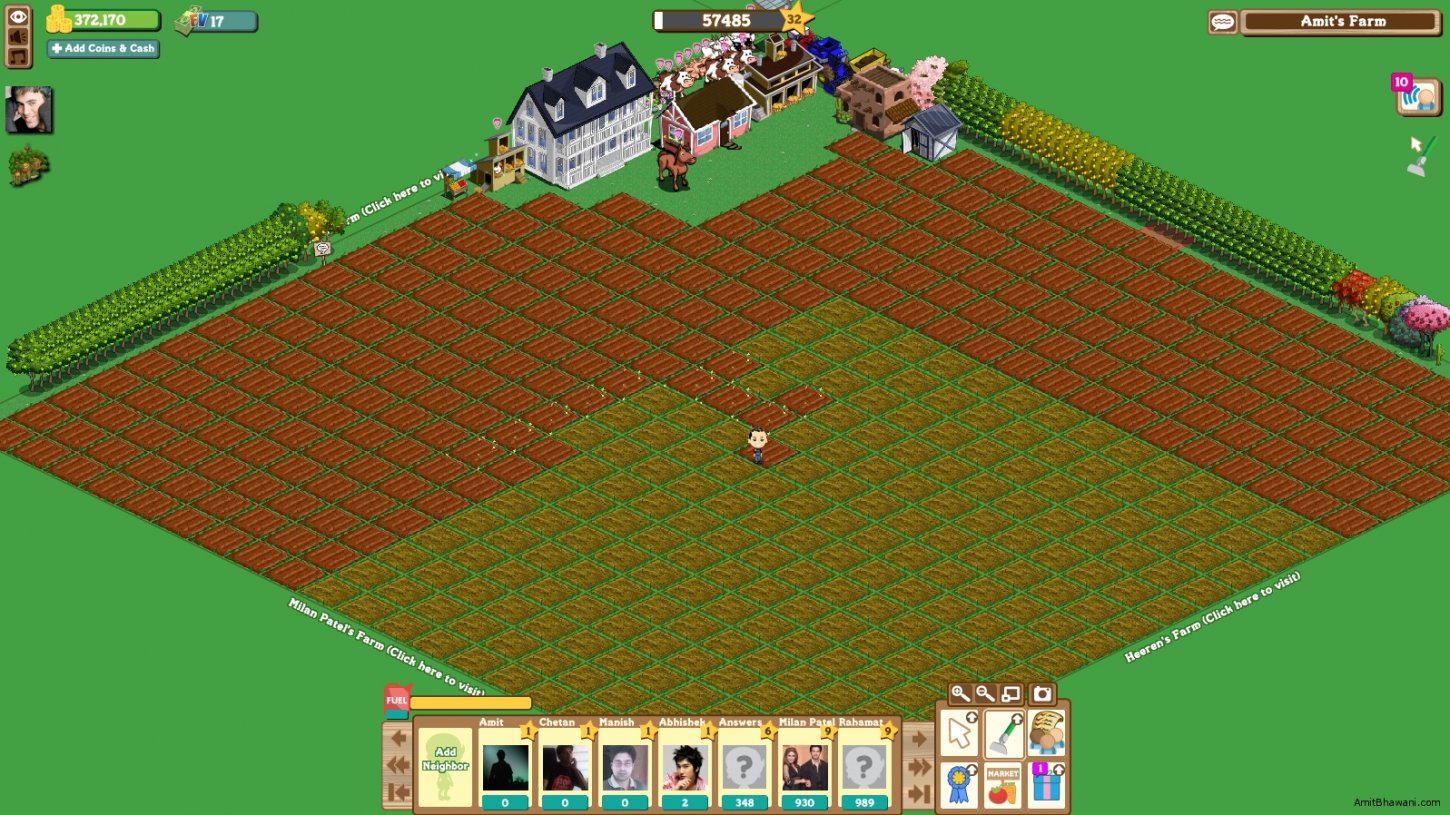Choose Add Neighbor in the friends bar

445,767
